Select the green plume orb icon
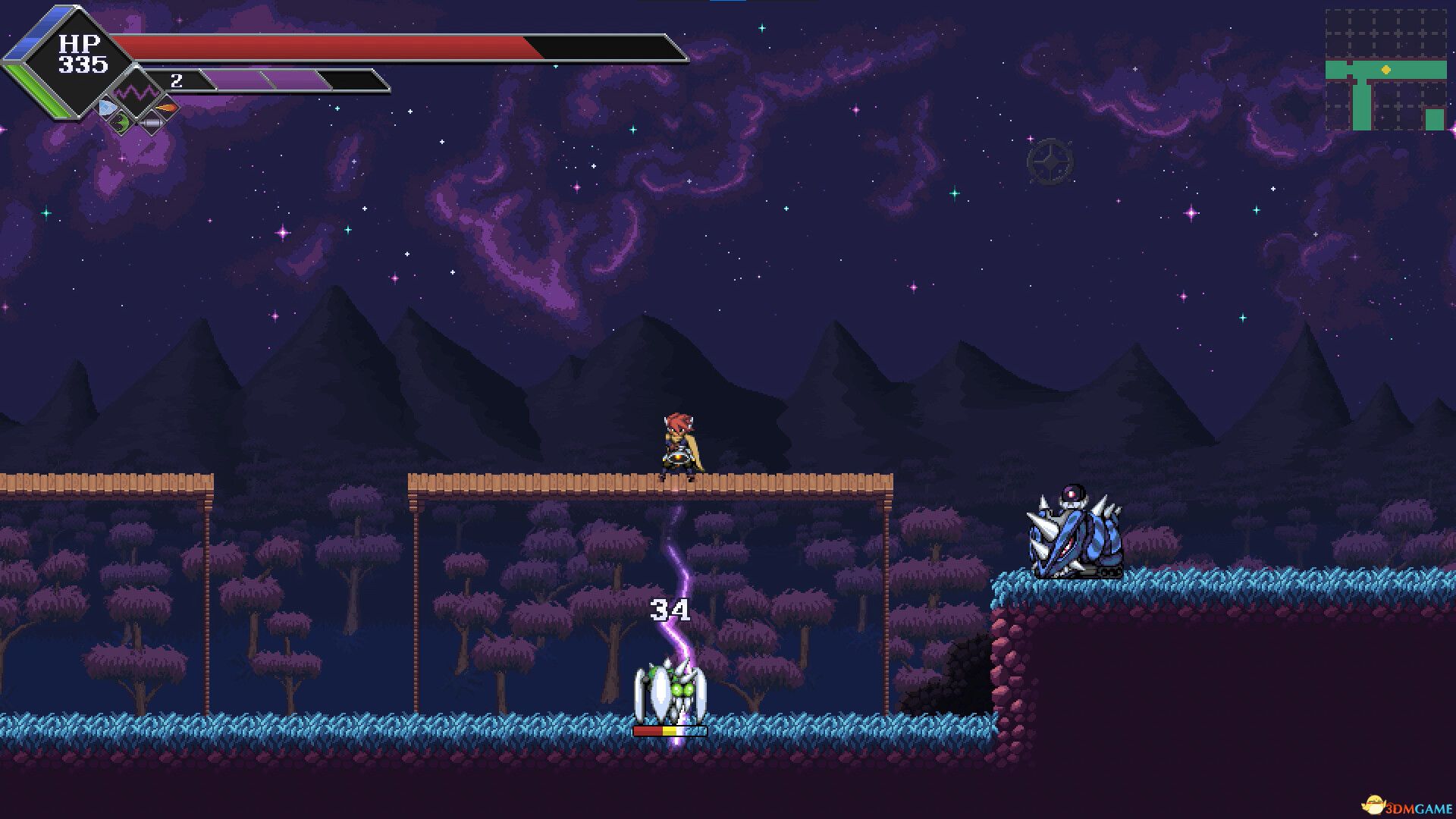Image resolution: width=1456 pixels, height=819 pixels. click(x=120, y=124)
